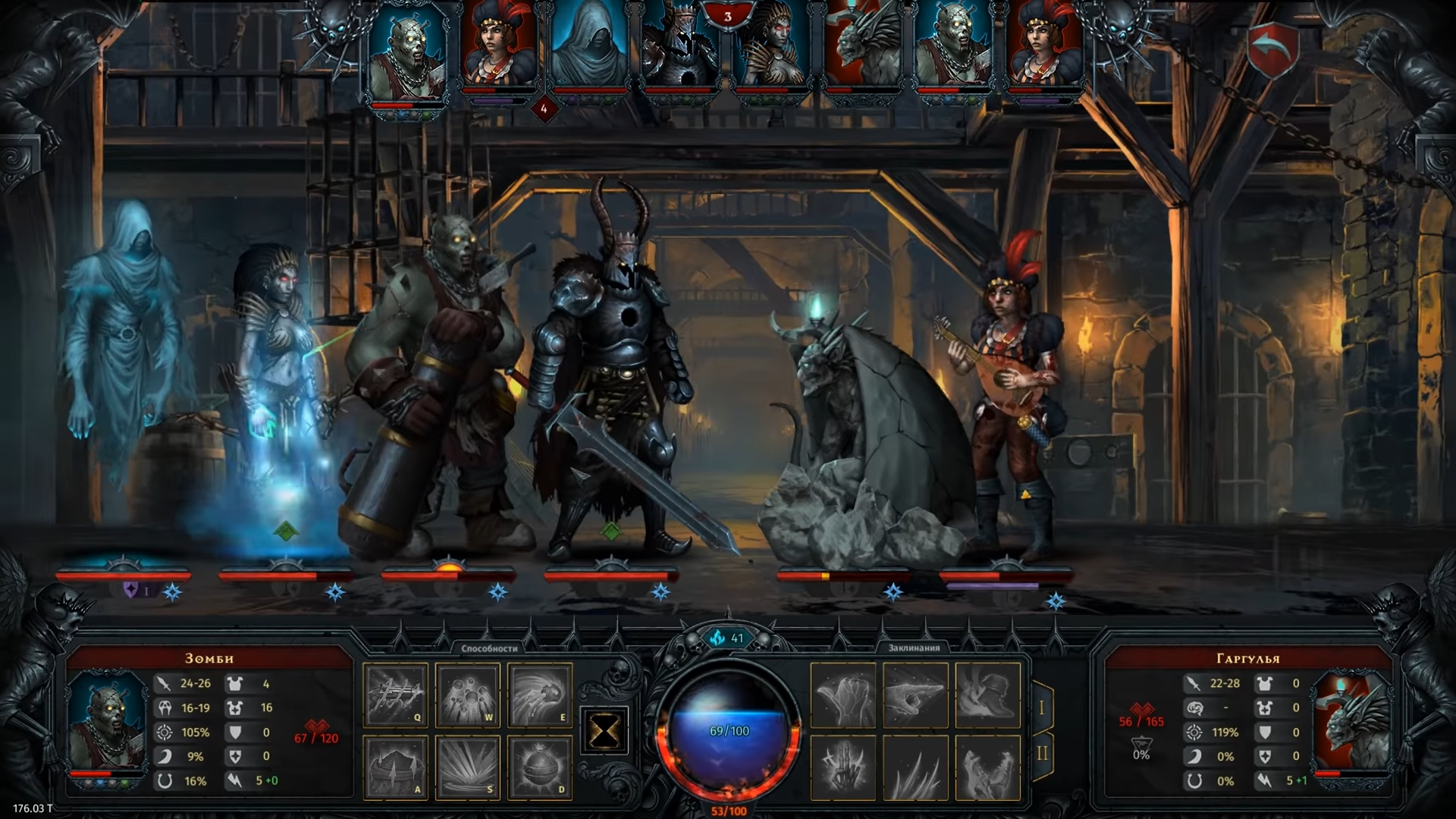Click the red shield return-arrow button
The height and width of the screenshot is (819, 1456).
pos(1272,49)
